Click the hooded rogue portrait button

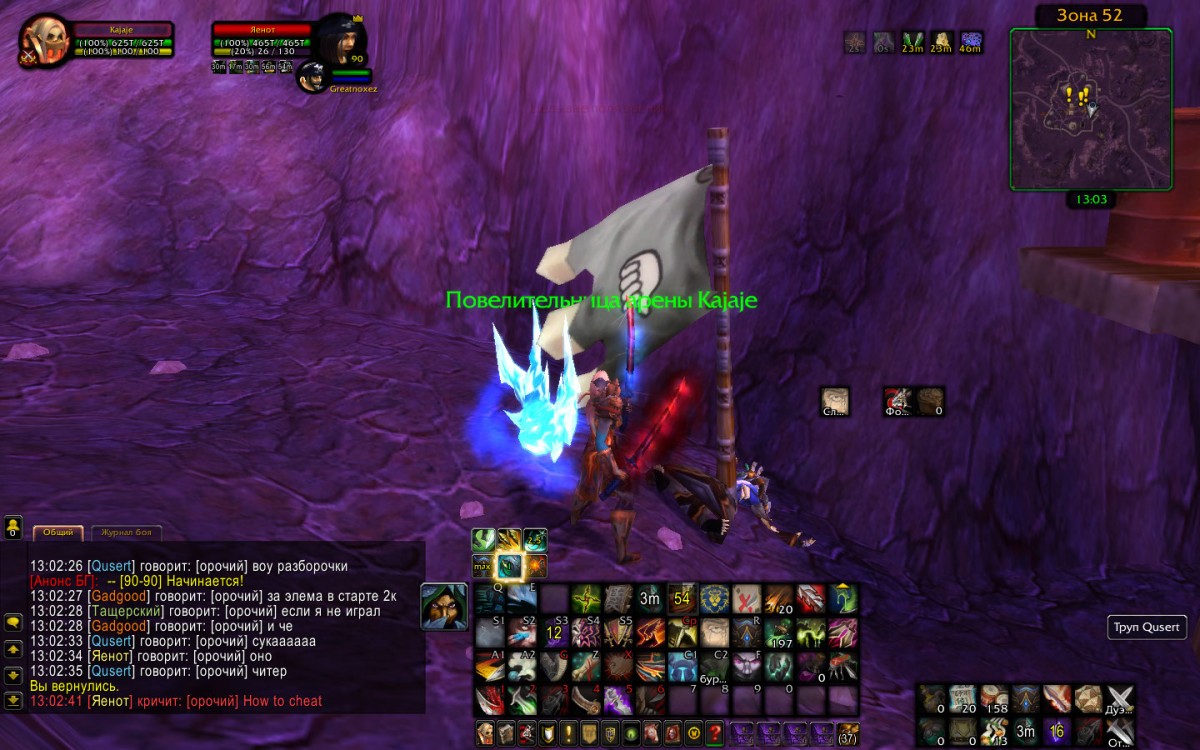441,605
